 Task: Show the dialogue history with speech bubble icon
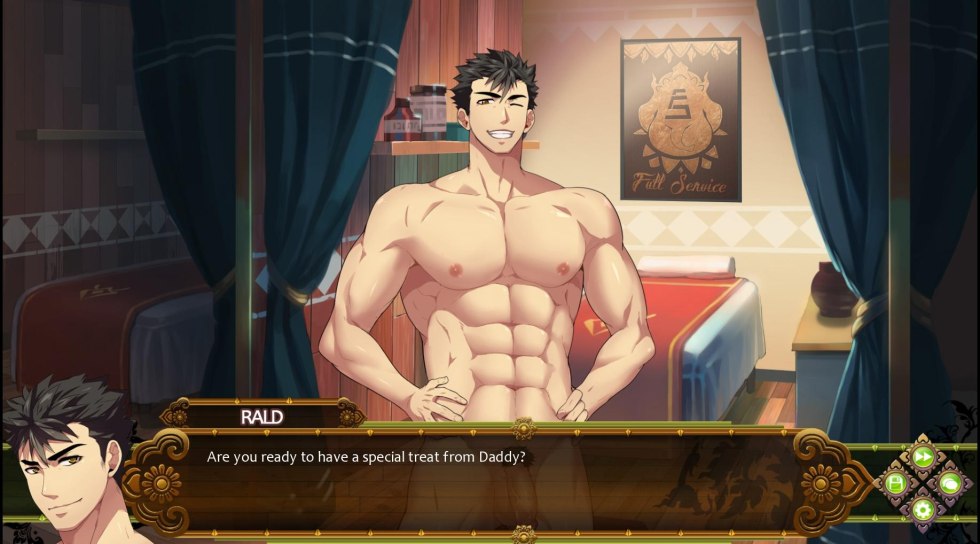pyautogui.click(x=948, y=484)
